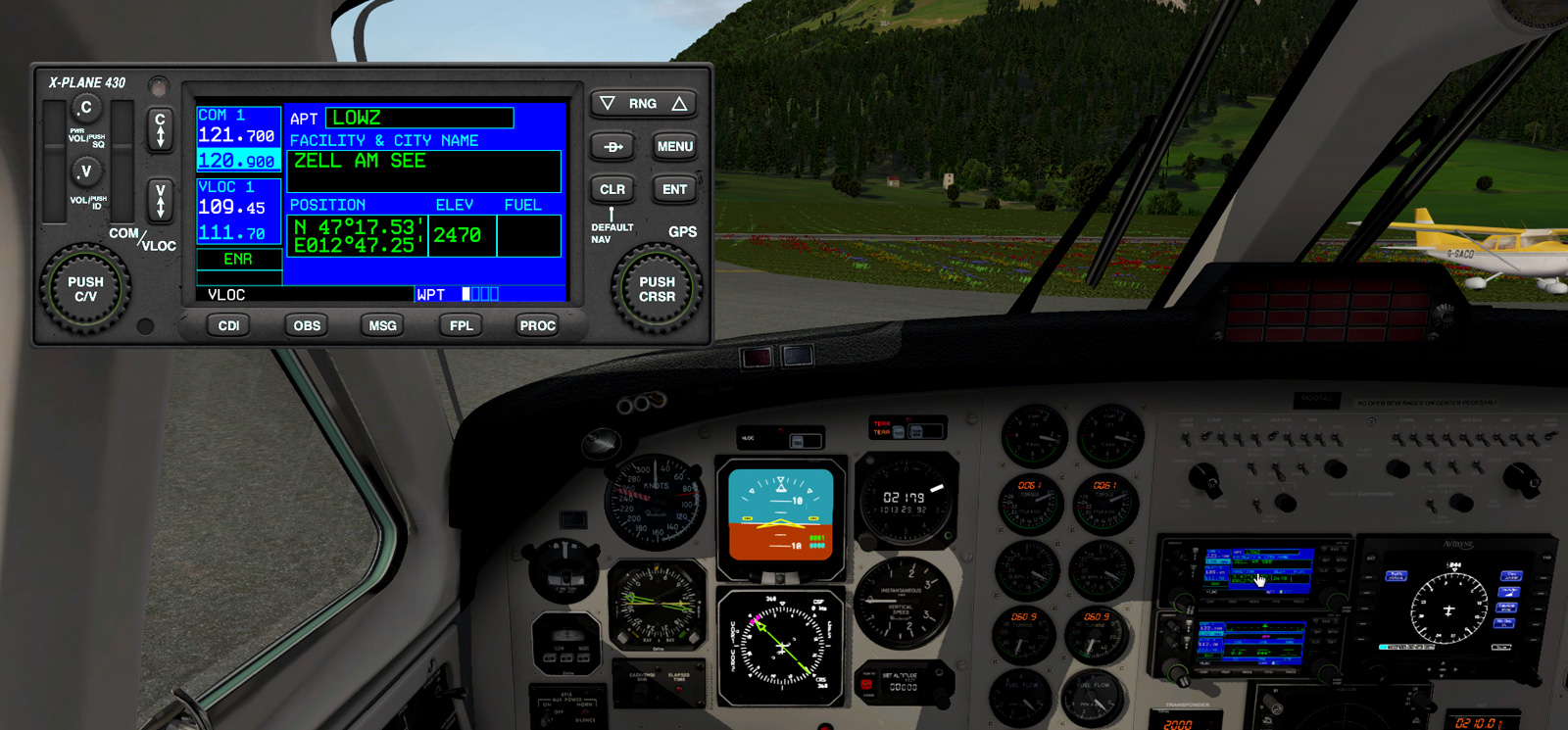Viewport: 1568px width, 730px height.
Task: Switch to the WPT page group
Action: 431,293
